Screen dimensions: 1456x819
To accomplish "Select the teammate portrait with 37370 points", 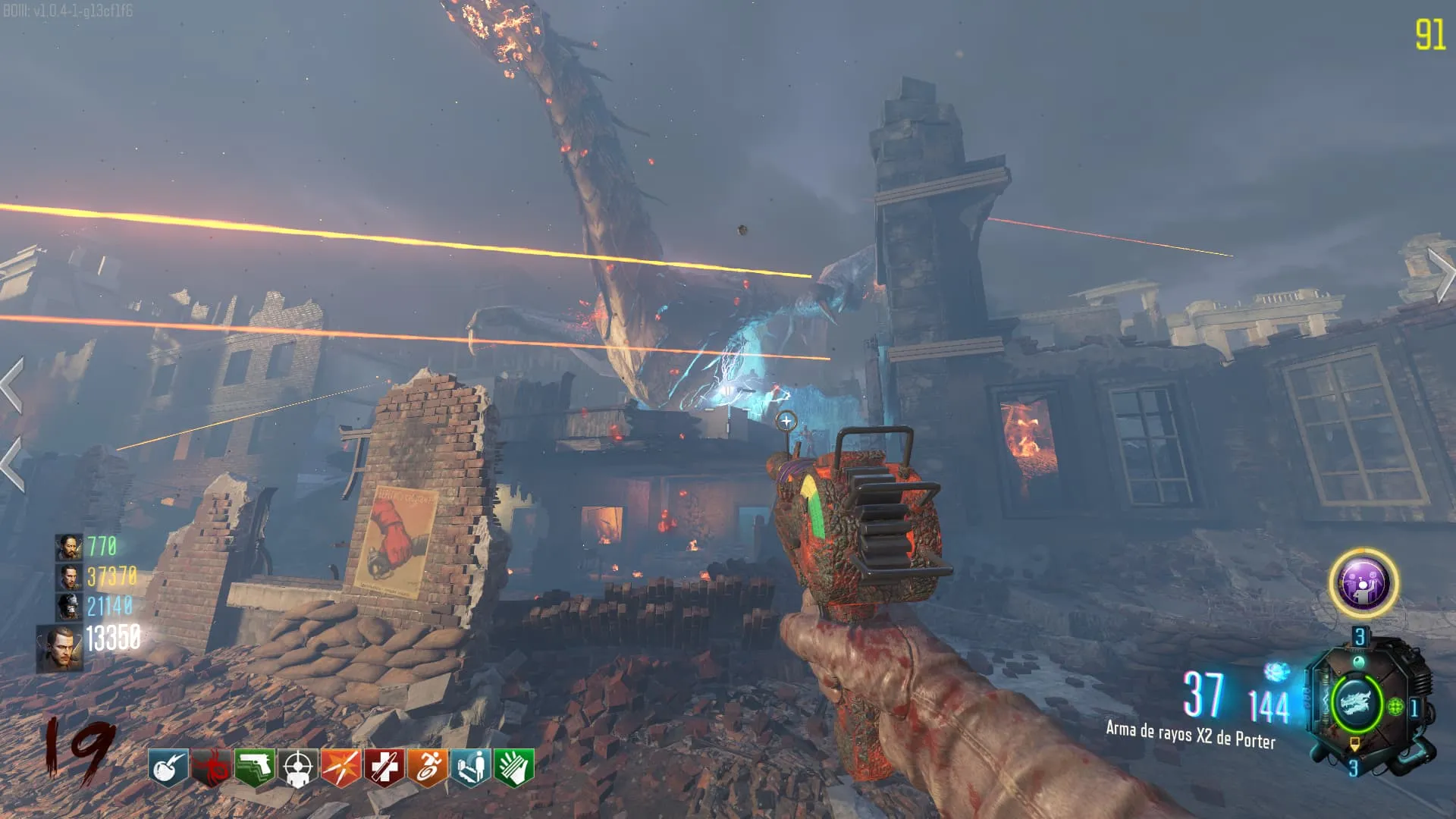I will 69,576.
